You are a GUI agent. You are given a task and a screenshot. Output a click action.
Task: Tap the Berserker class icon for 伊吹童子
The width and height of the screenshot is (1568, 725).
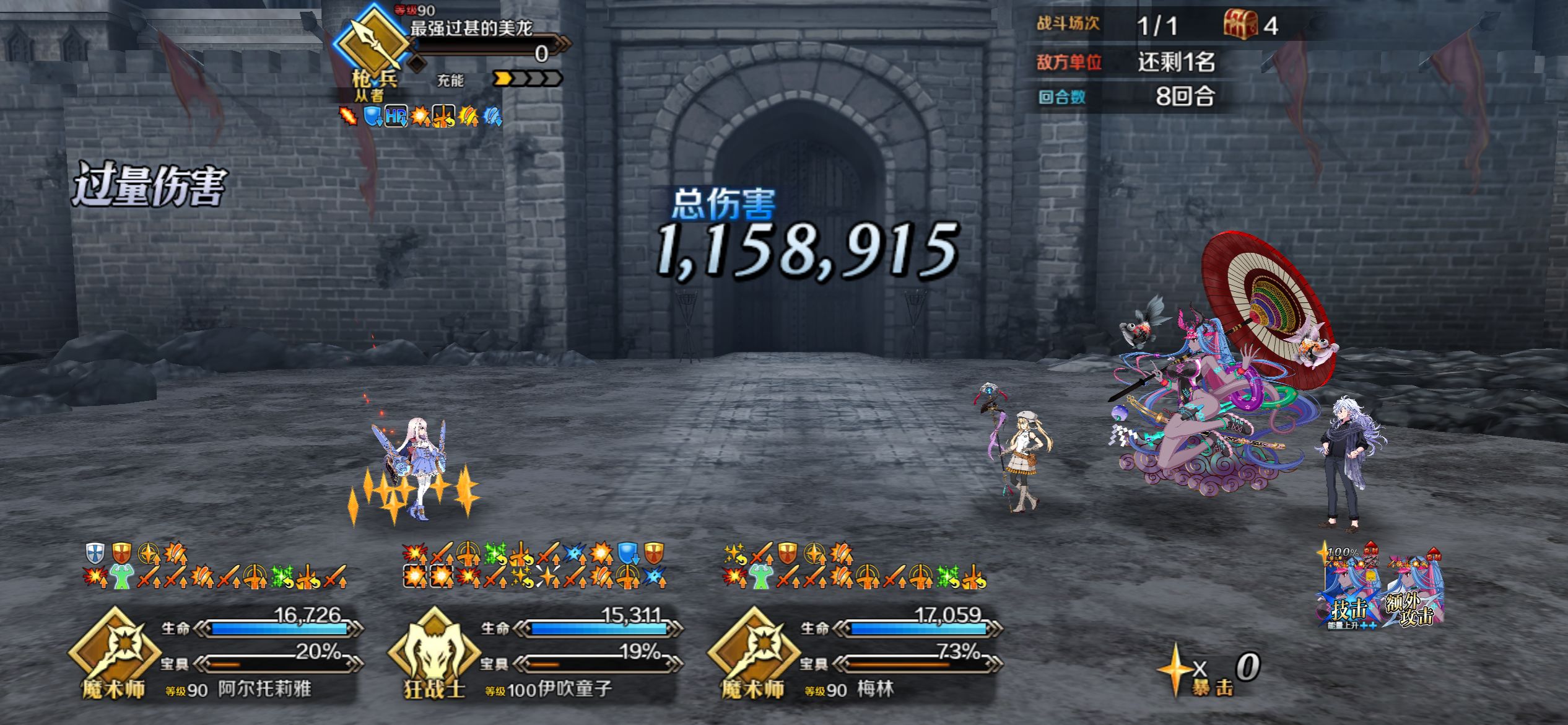point(433,651)
